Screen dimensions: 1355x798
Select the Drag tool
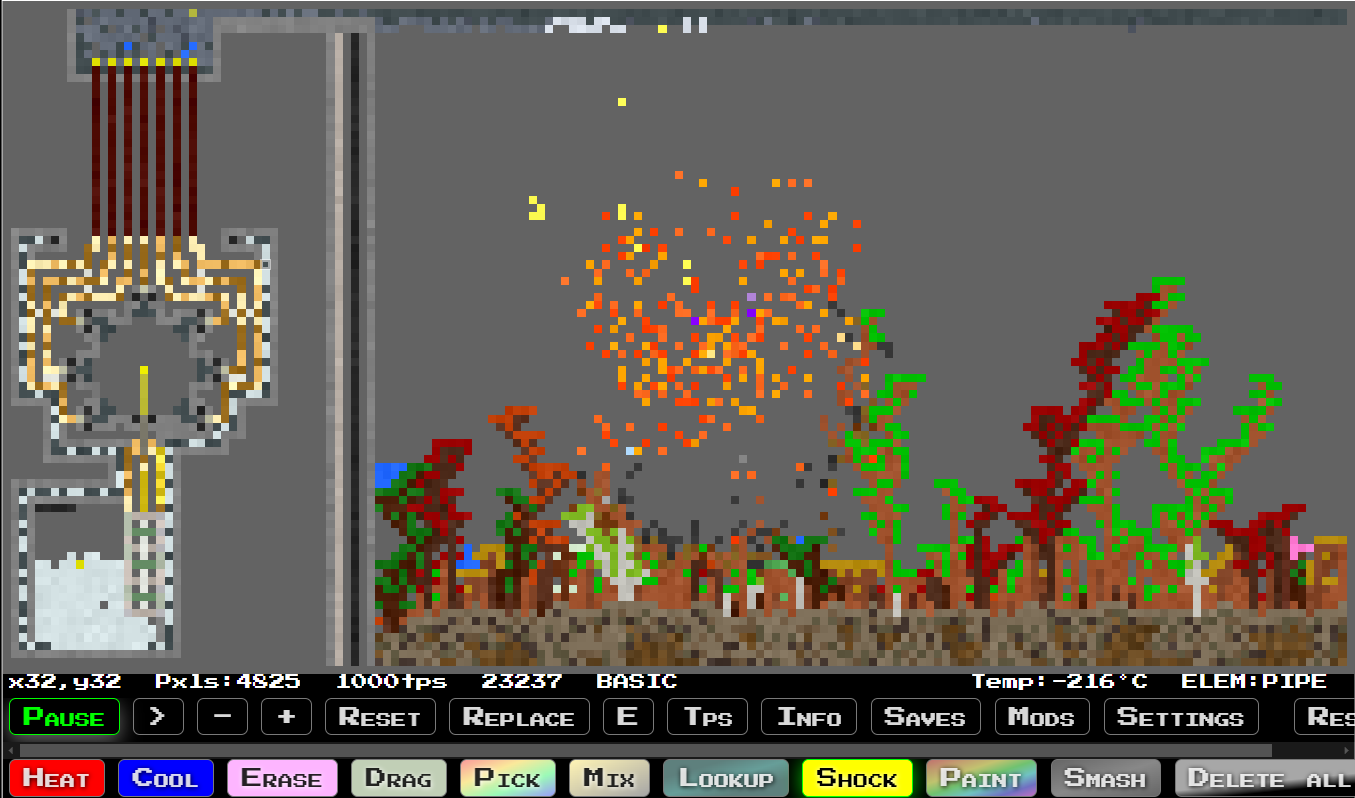click(x=398, y=777)
